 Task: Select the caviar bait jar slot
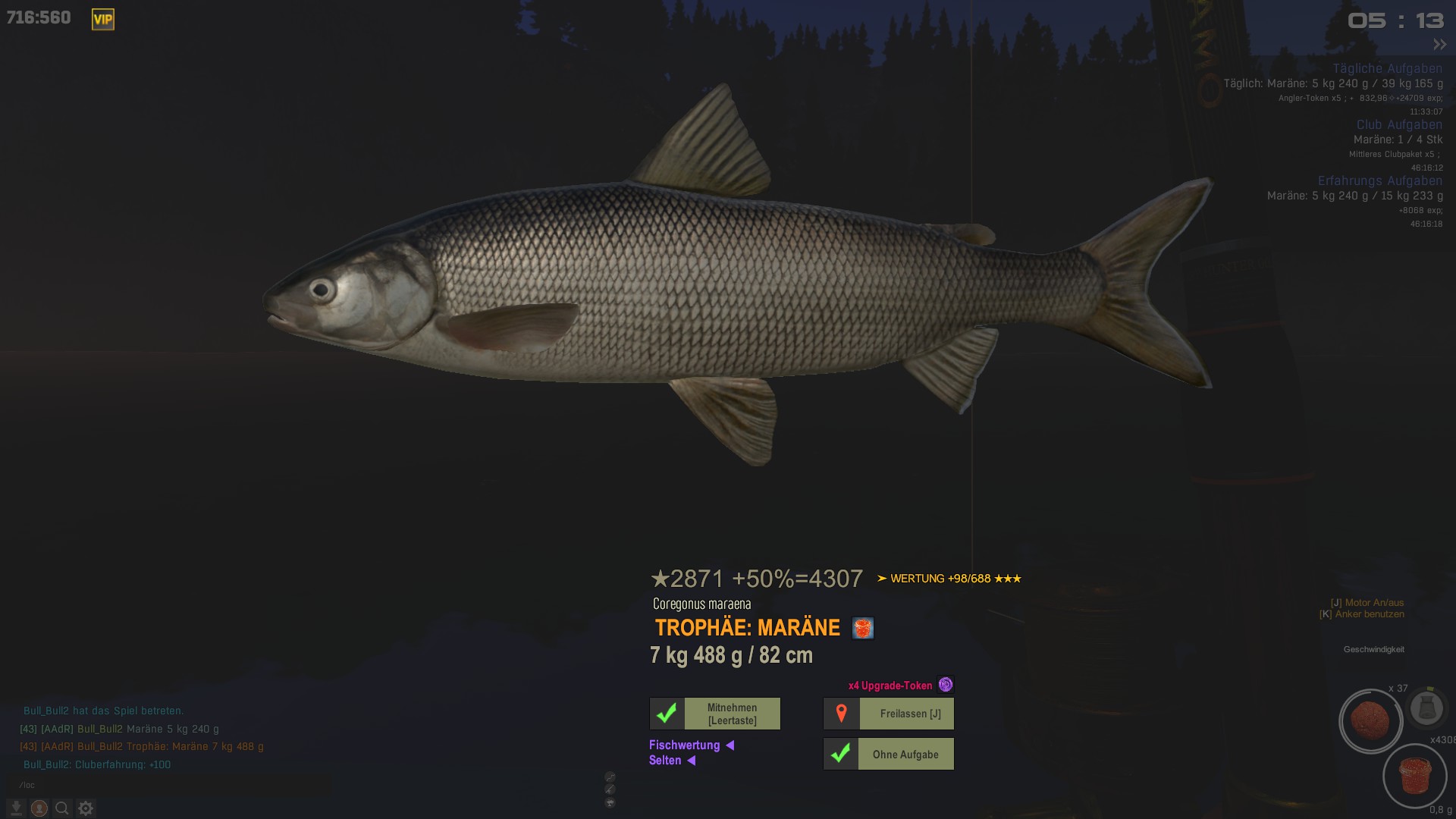coord(1414,776)
